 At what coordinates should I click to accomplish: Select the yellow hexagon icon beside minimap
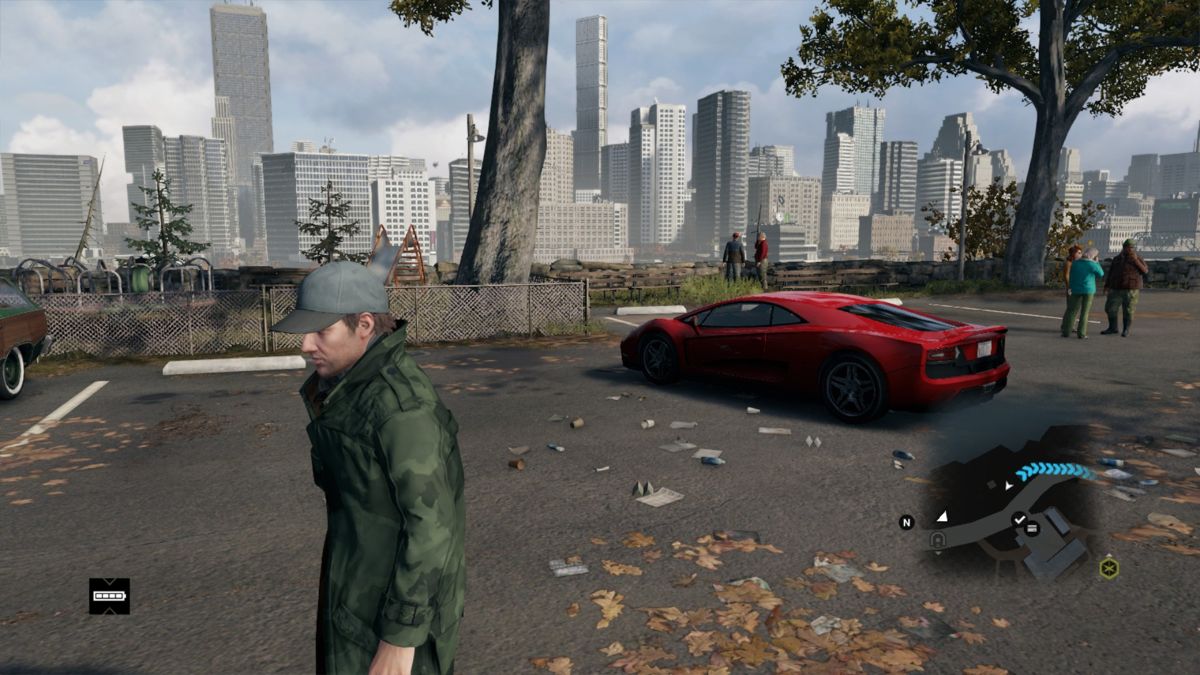point(1108,568)
